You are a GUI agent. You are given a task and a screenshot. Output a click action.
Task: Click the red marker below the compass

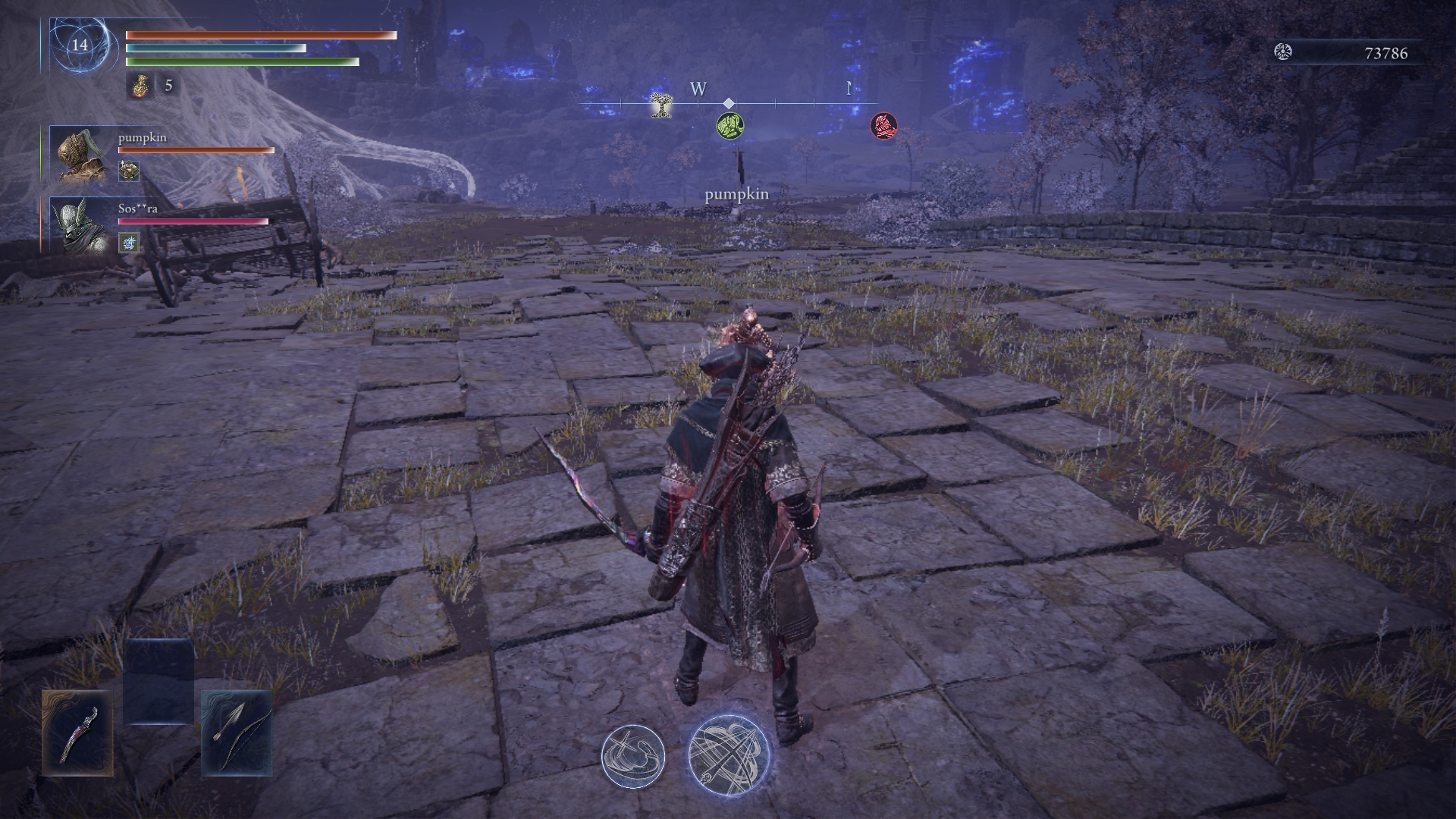(883, 125)
